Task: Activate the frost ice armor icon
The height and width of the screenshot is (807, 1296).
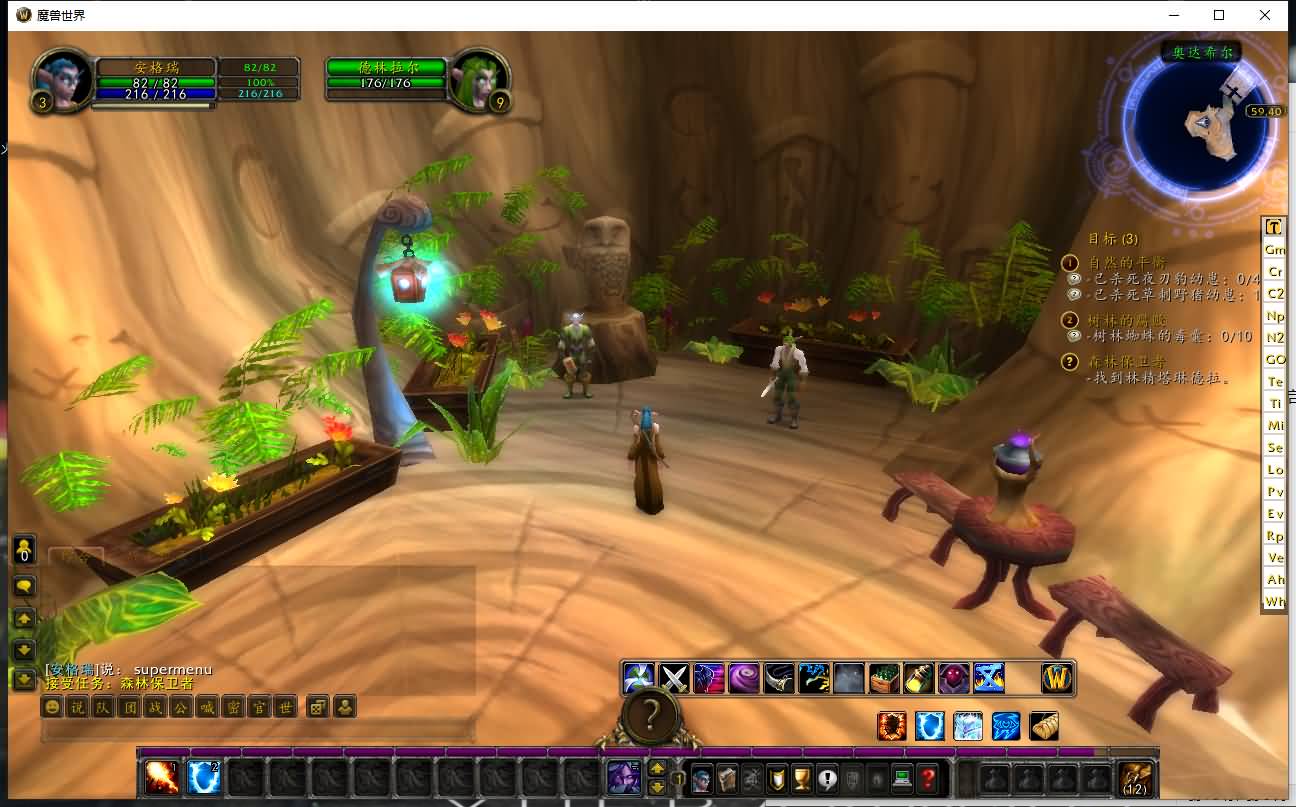Action: (x=967, y=726)
